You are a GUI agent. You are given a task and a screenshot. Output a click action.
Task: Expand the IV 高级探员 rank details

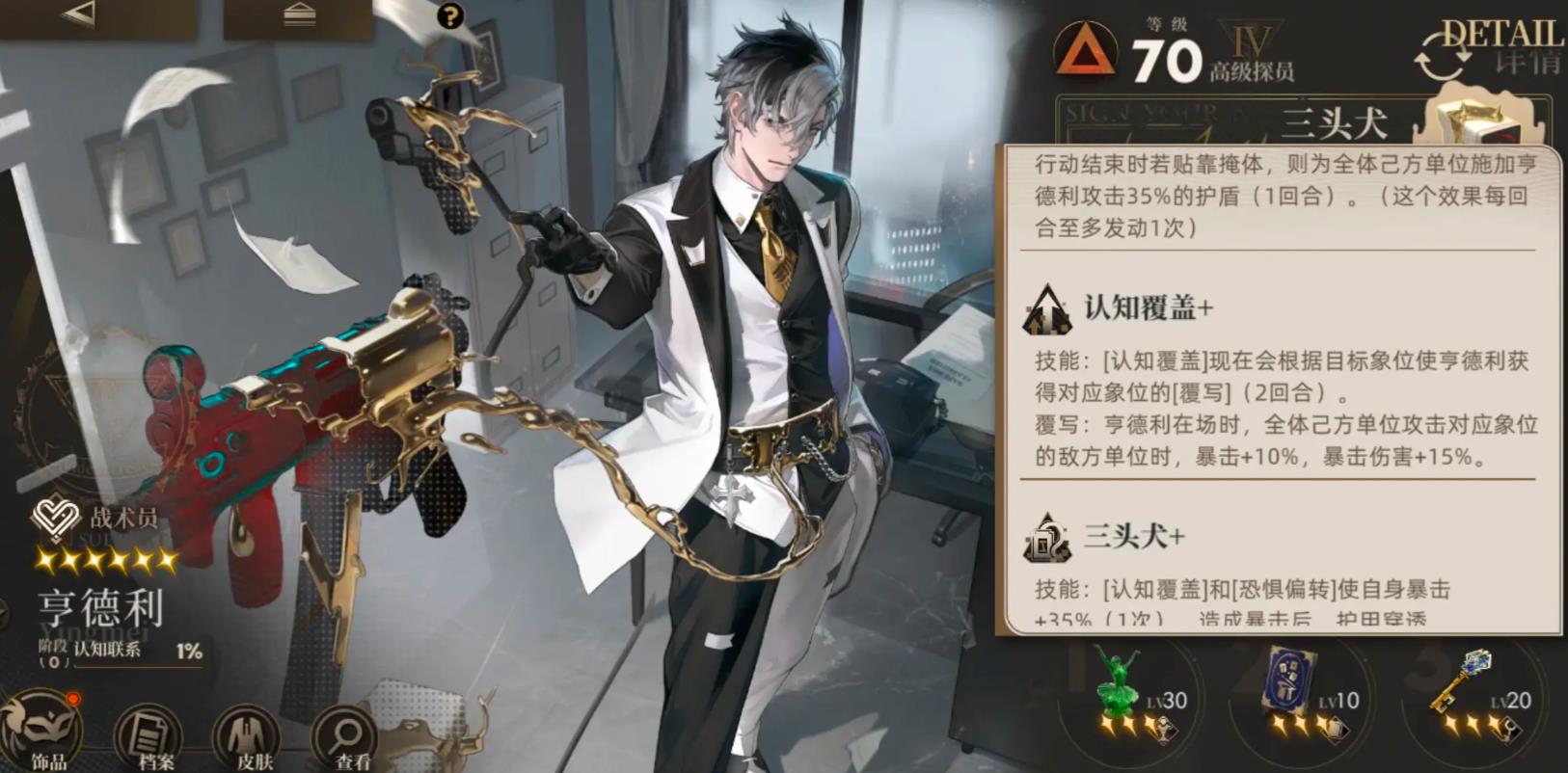[x=1251, y=50]
